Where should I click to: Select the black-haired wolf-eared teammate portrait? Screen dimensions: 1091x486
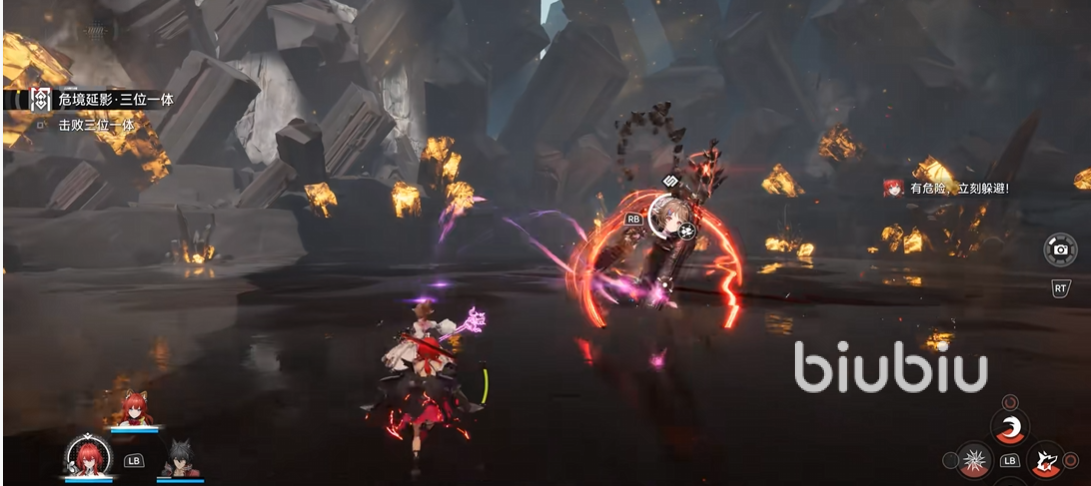(x=181, y=457)
